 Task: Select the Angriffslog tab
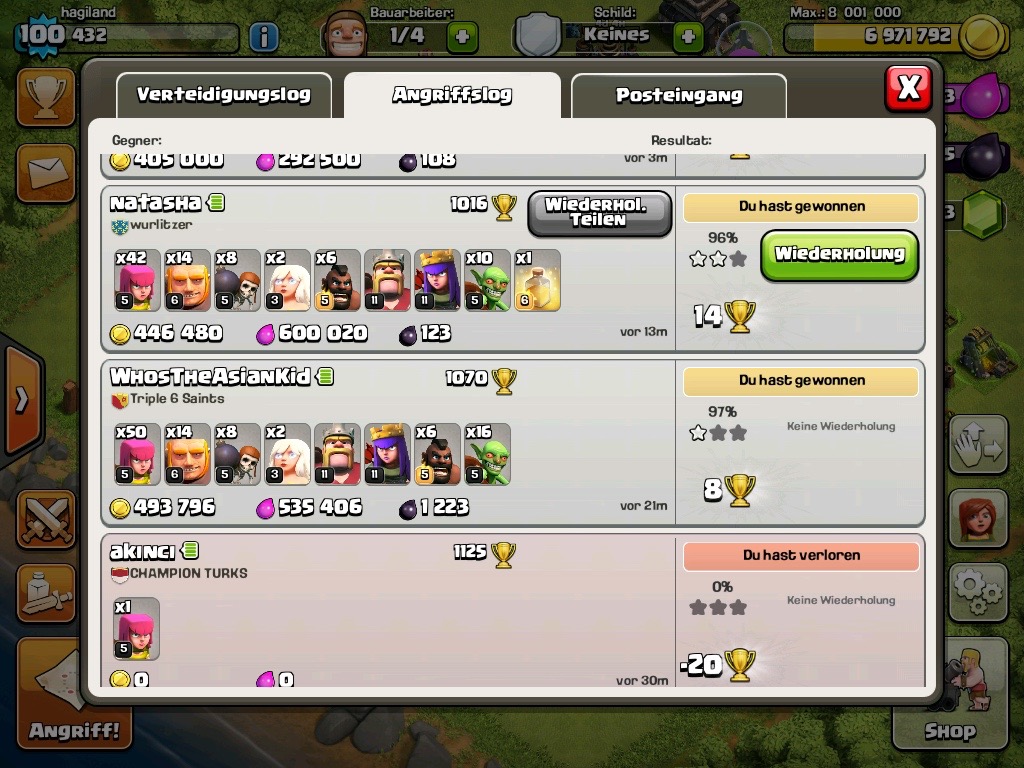[452, 95]
